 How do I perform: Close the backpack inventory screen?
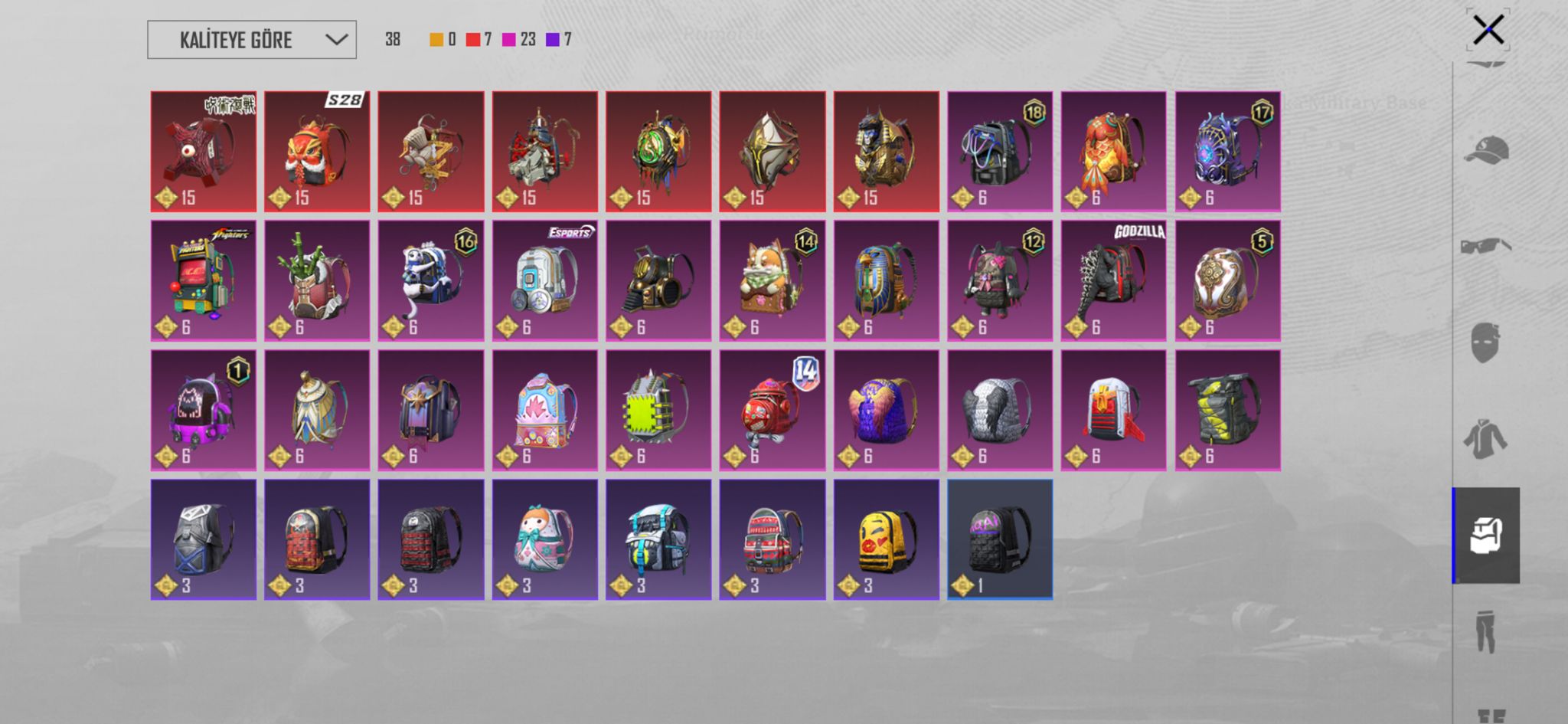pos(1488,31)
